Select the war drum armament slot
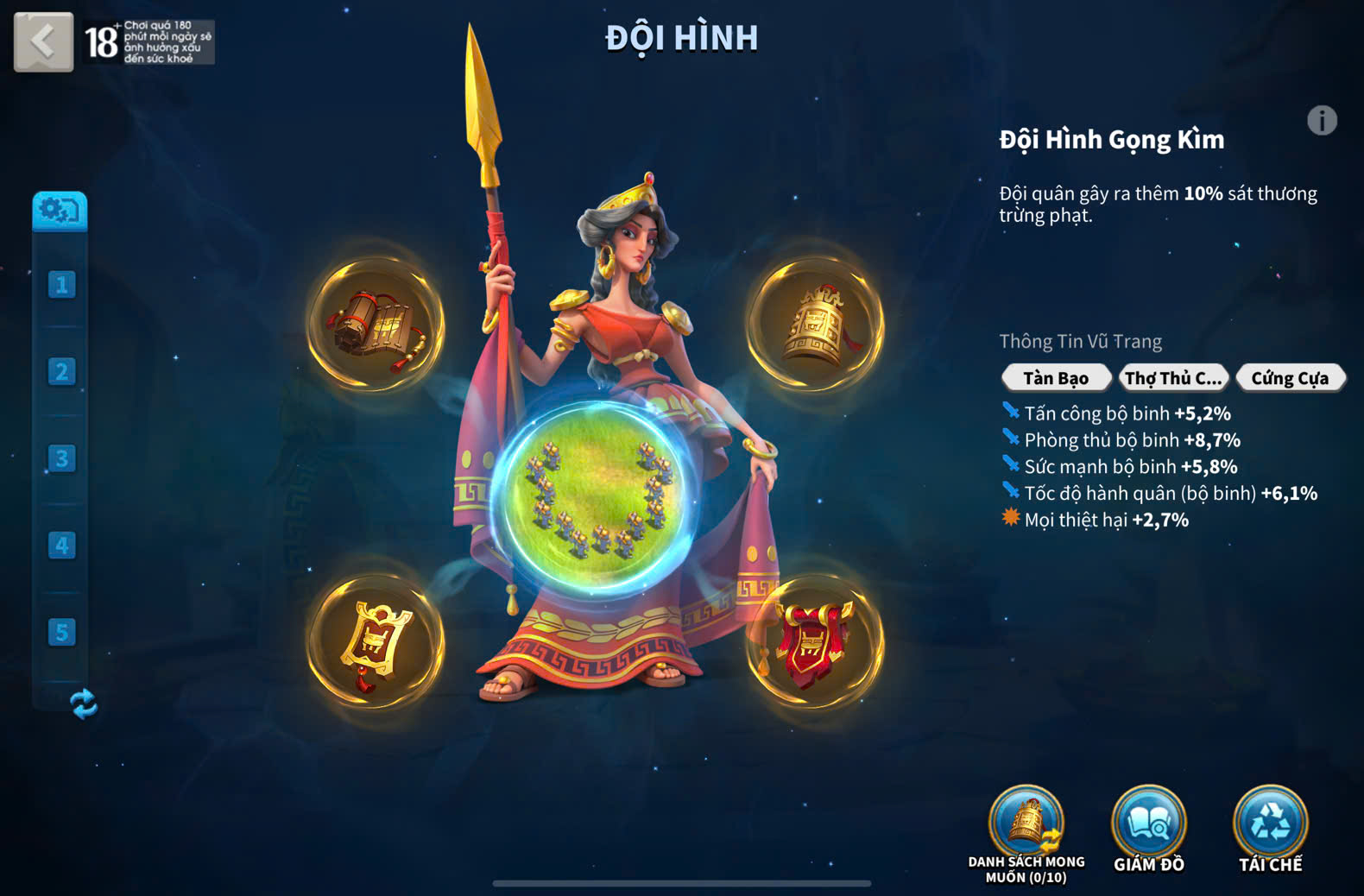 click(x=376, y=325)
